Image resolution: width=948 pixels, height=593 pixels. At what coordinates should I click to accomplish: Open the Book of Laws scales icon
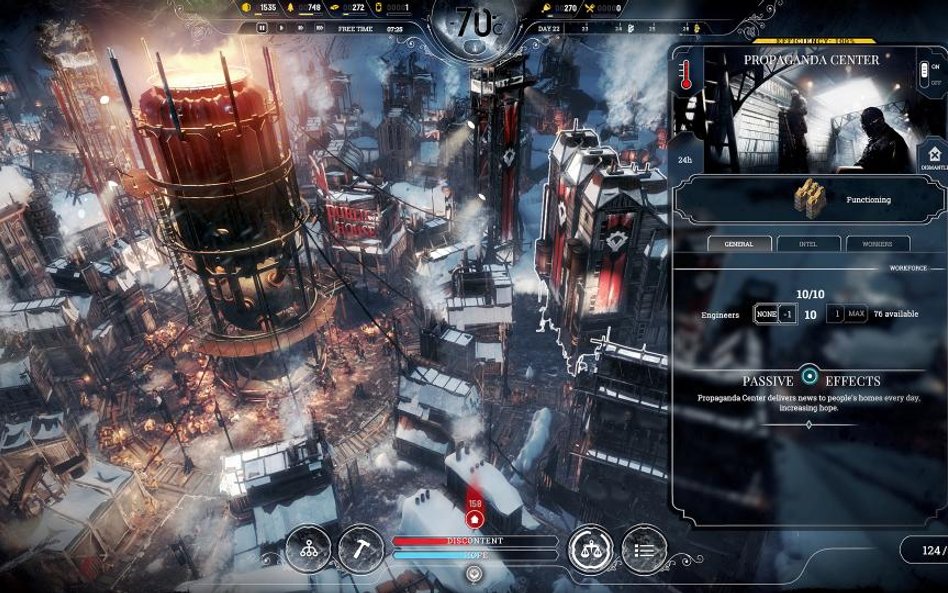590,548
